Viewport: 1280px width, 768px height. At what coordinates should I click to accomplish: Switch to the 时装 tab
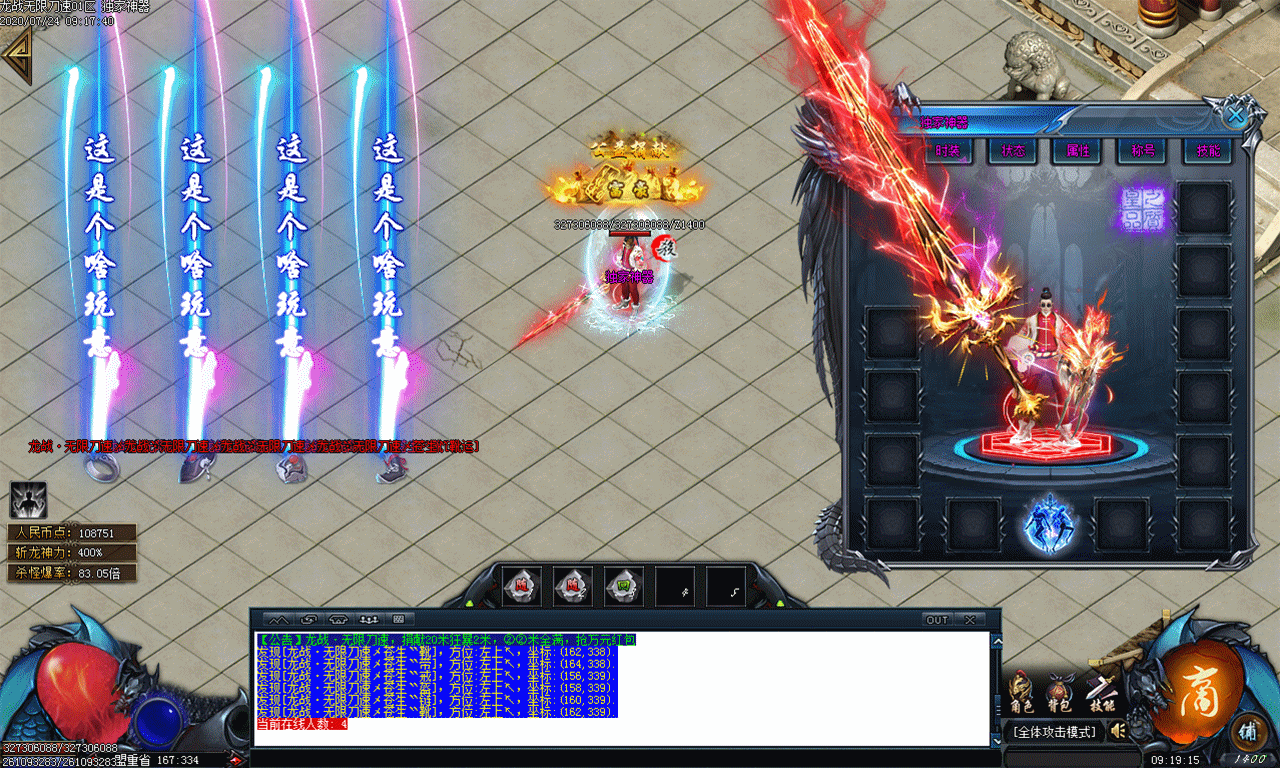coord(947,151)
